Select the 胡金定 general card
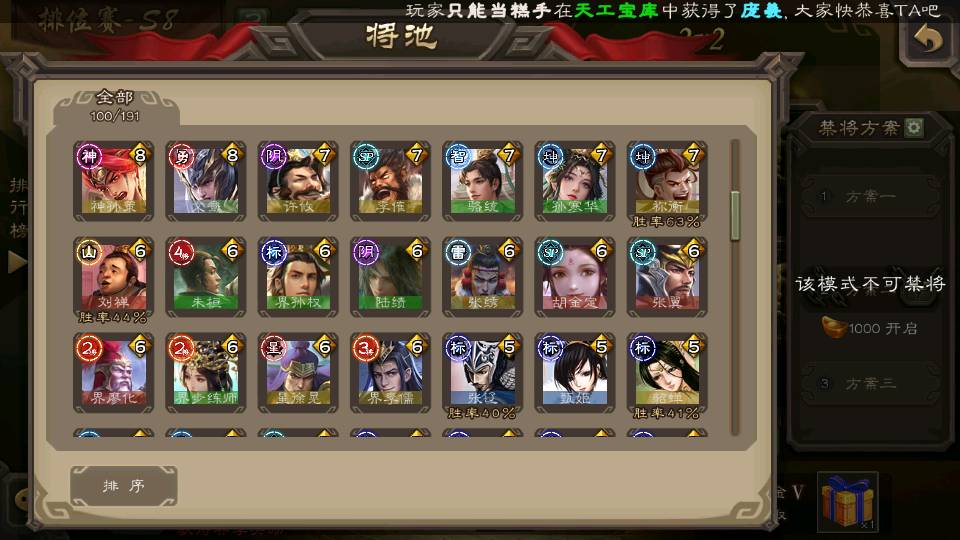The image size is (960, 540). pos(574,276)
